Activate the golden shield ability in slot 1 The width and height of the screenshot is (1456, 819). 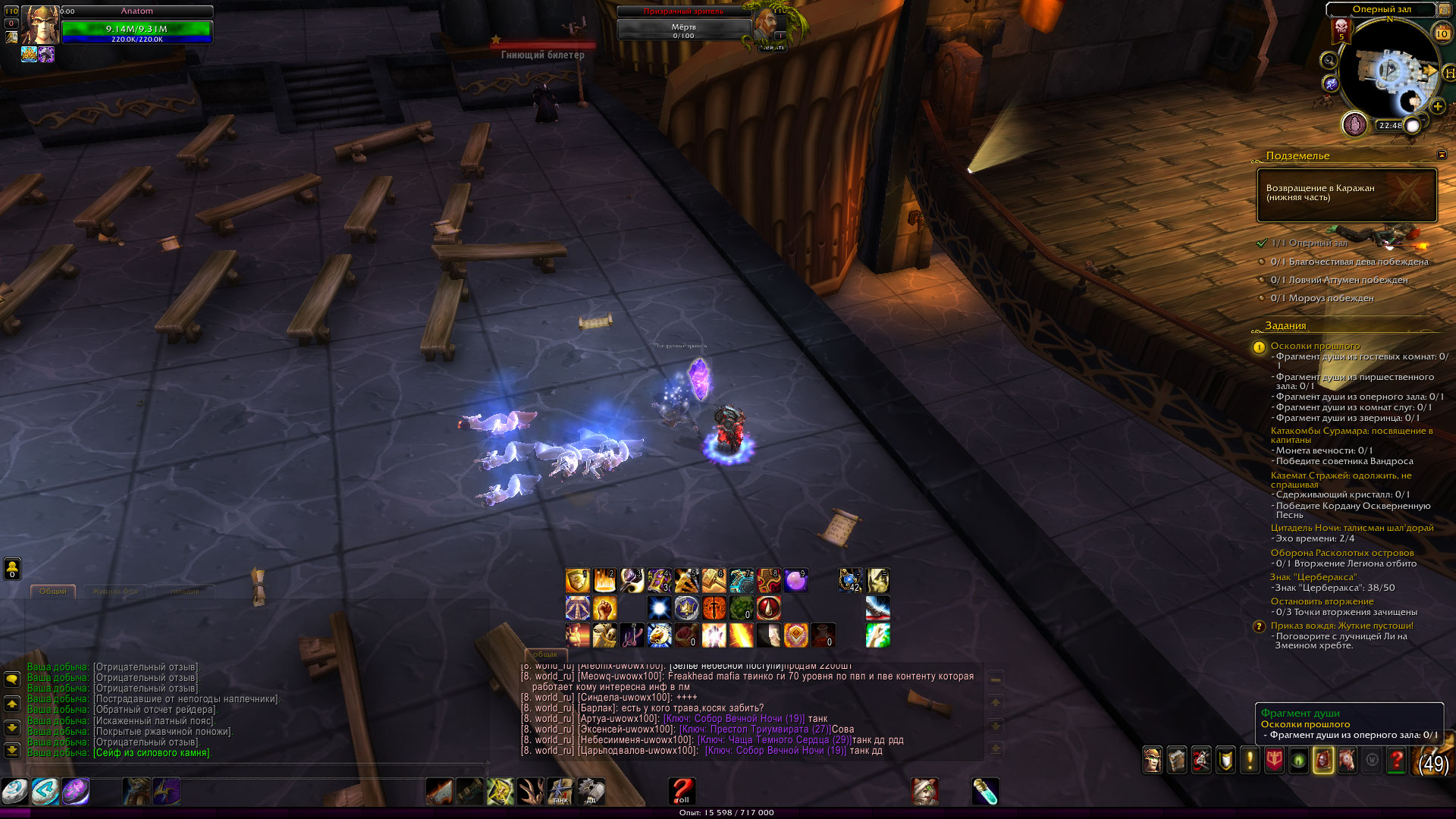(x=577, y=581)
